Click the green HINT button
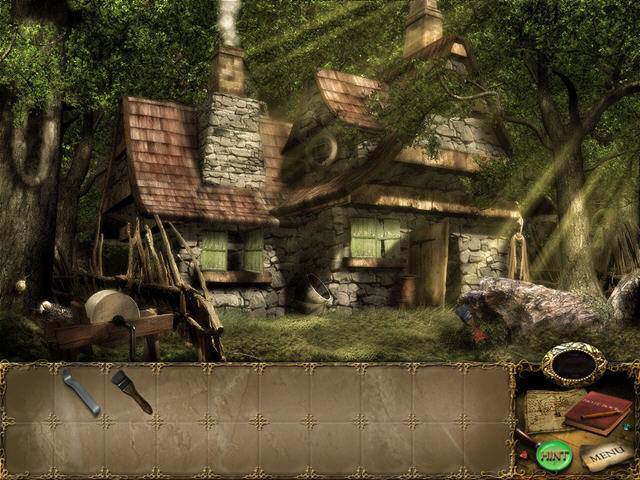 coord(553,455)
